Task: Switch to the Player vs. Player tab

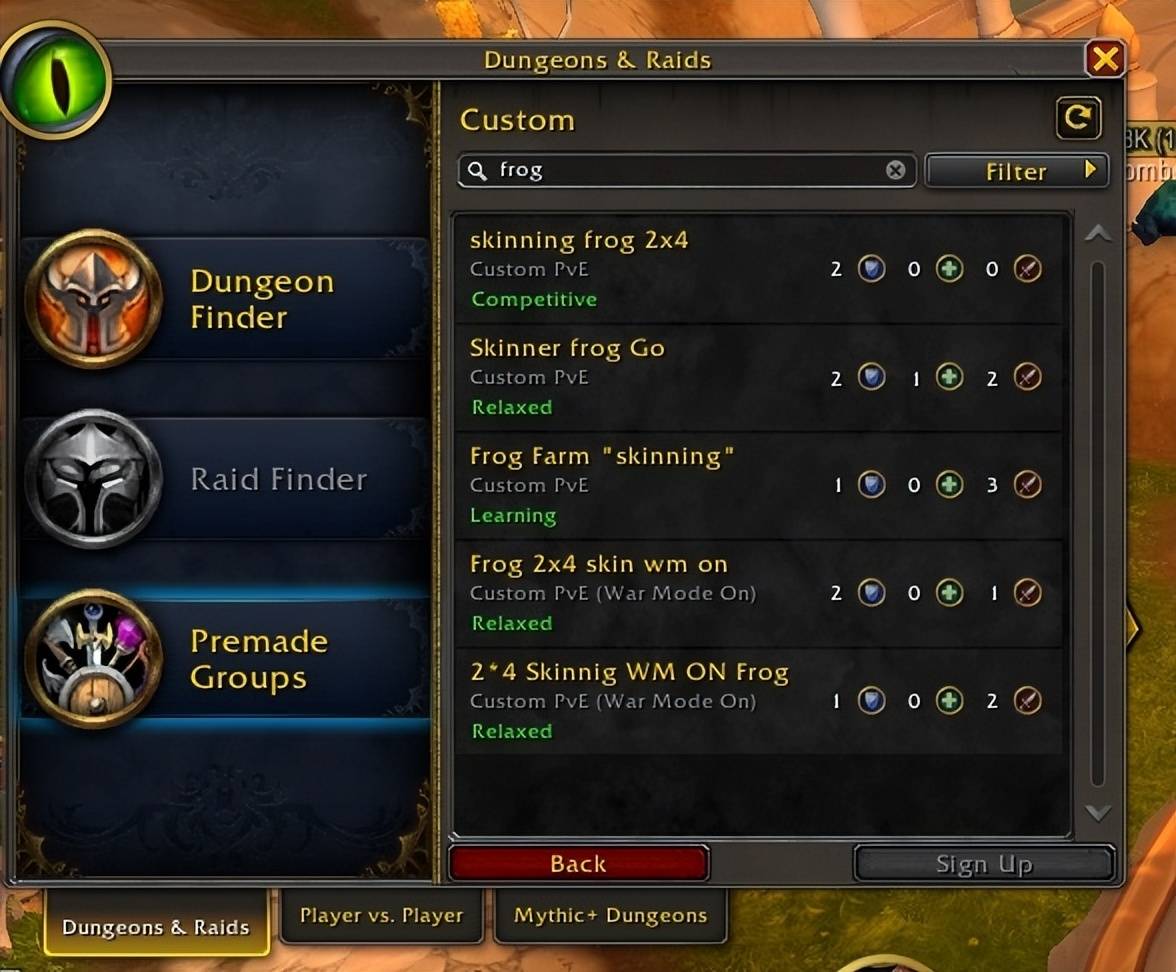Action: pyautogui.click(x=382, y=915)
